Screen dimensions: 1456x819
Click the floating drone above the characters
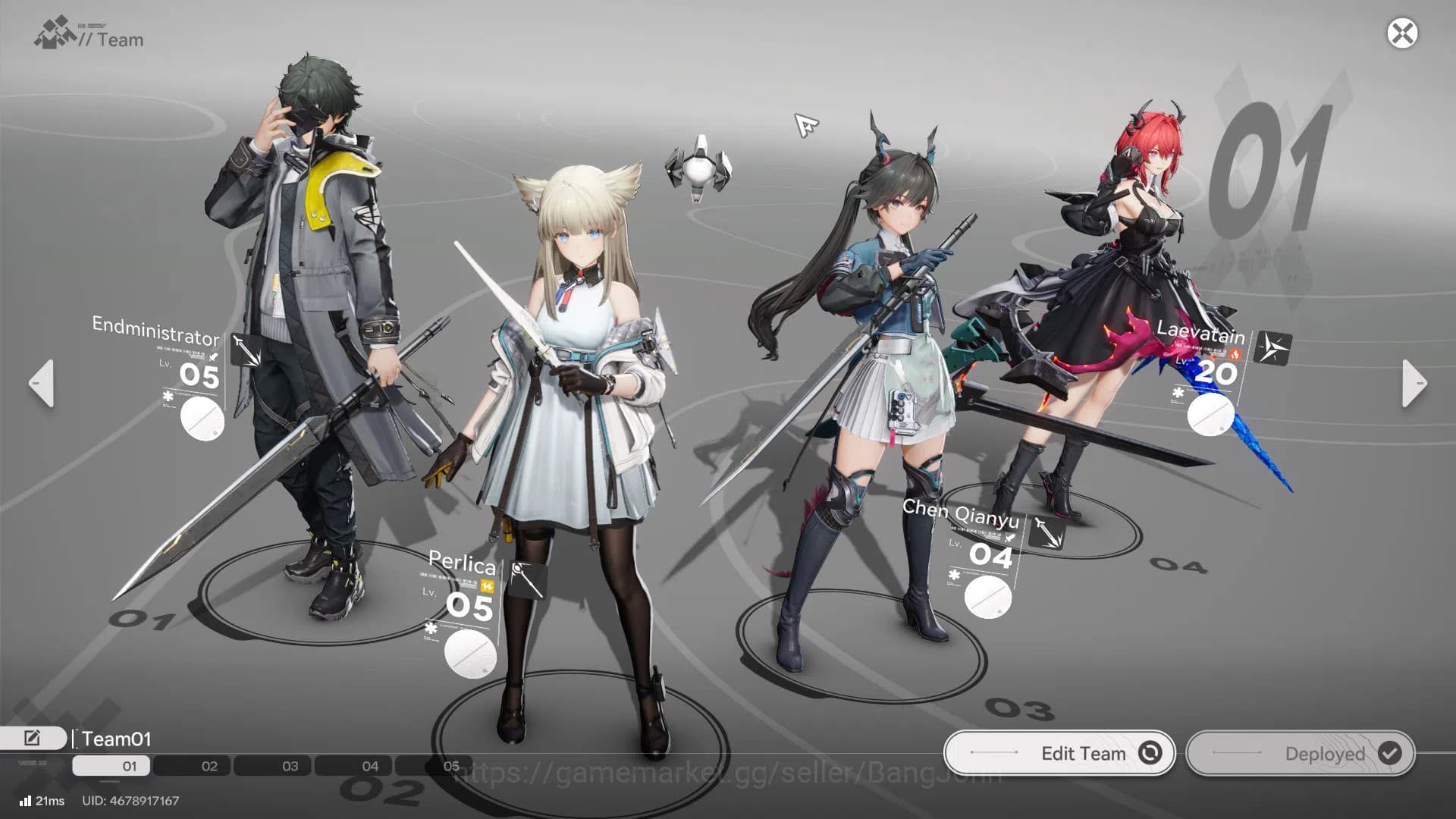[699, 168]
